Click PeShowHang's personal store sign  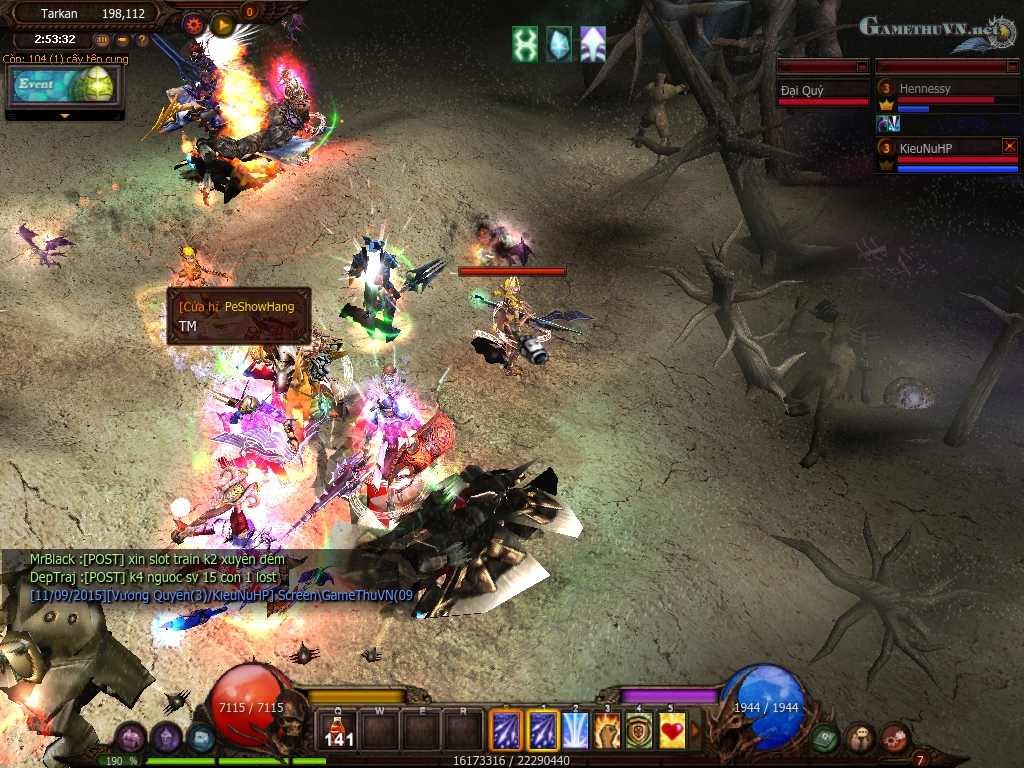pyautogui.click(x=238, y=316)
